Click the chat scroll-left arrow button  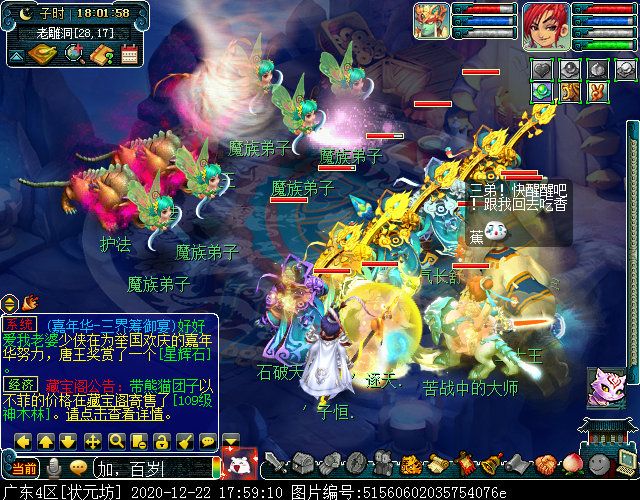point(23,441)
